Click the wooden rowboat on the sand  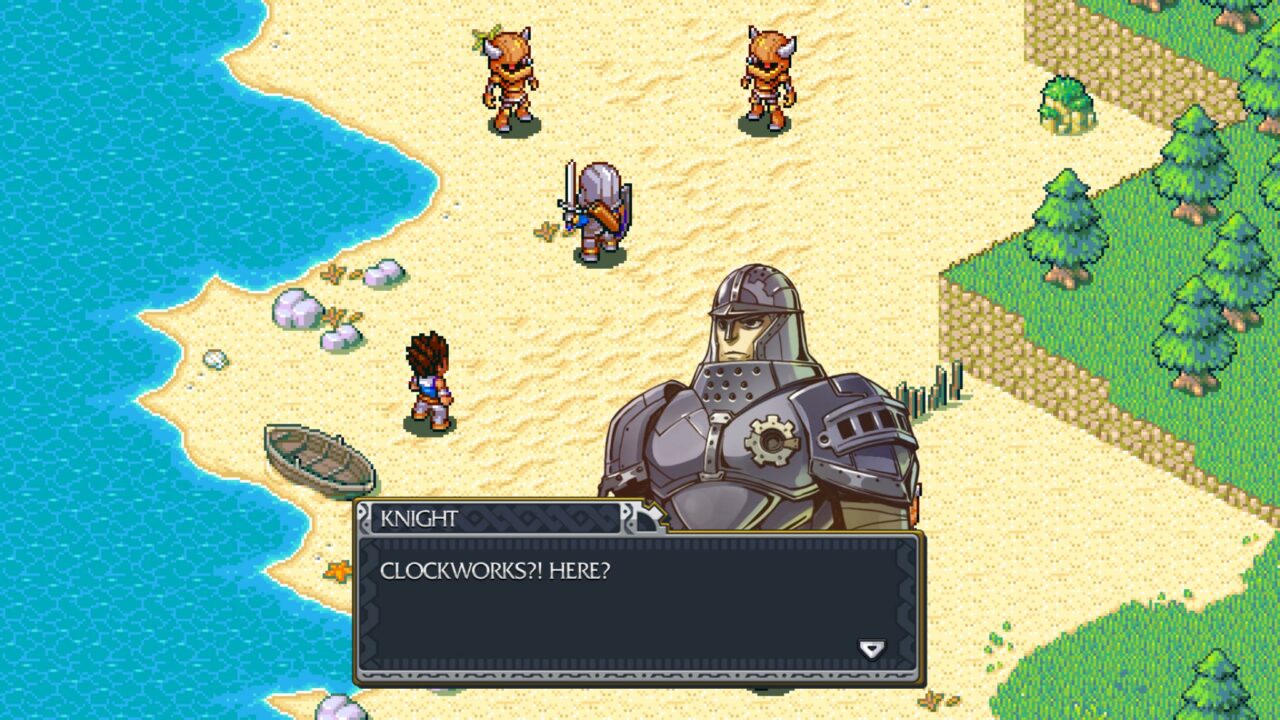click(316, 460)
